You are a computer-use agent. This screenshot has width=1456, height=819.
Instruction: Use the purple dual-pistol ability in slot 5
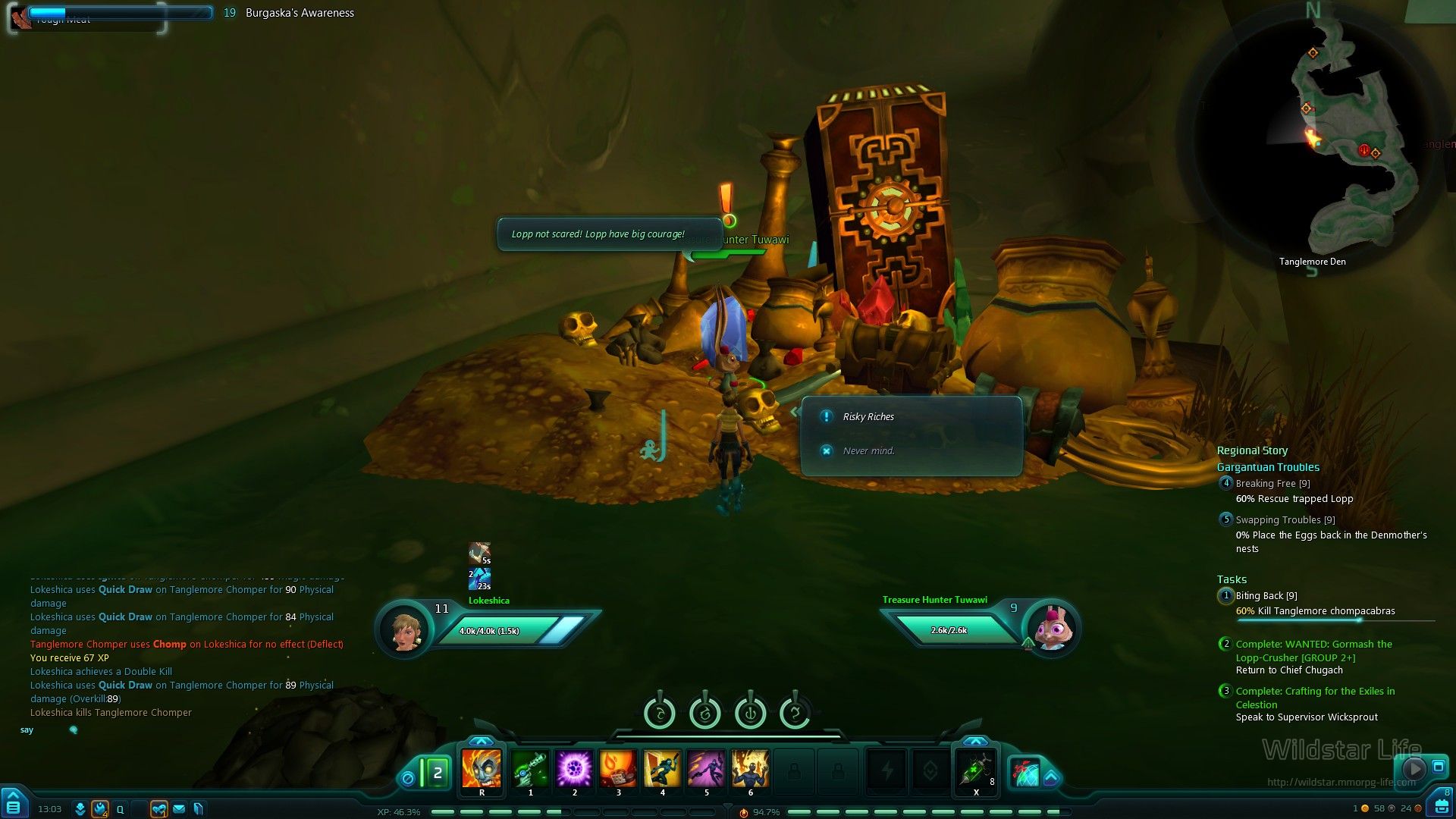click(706, 769)
